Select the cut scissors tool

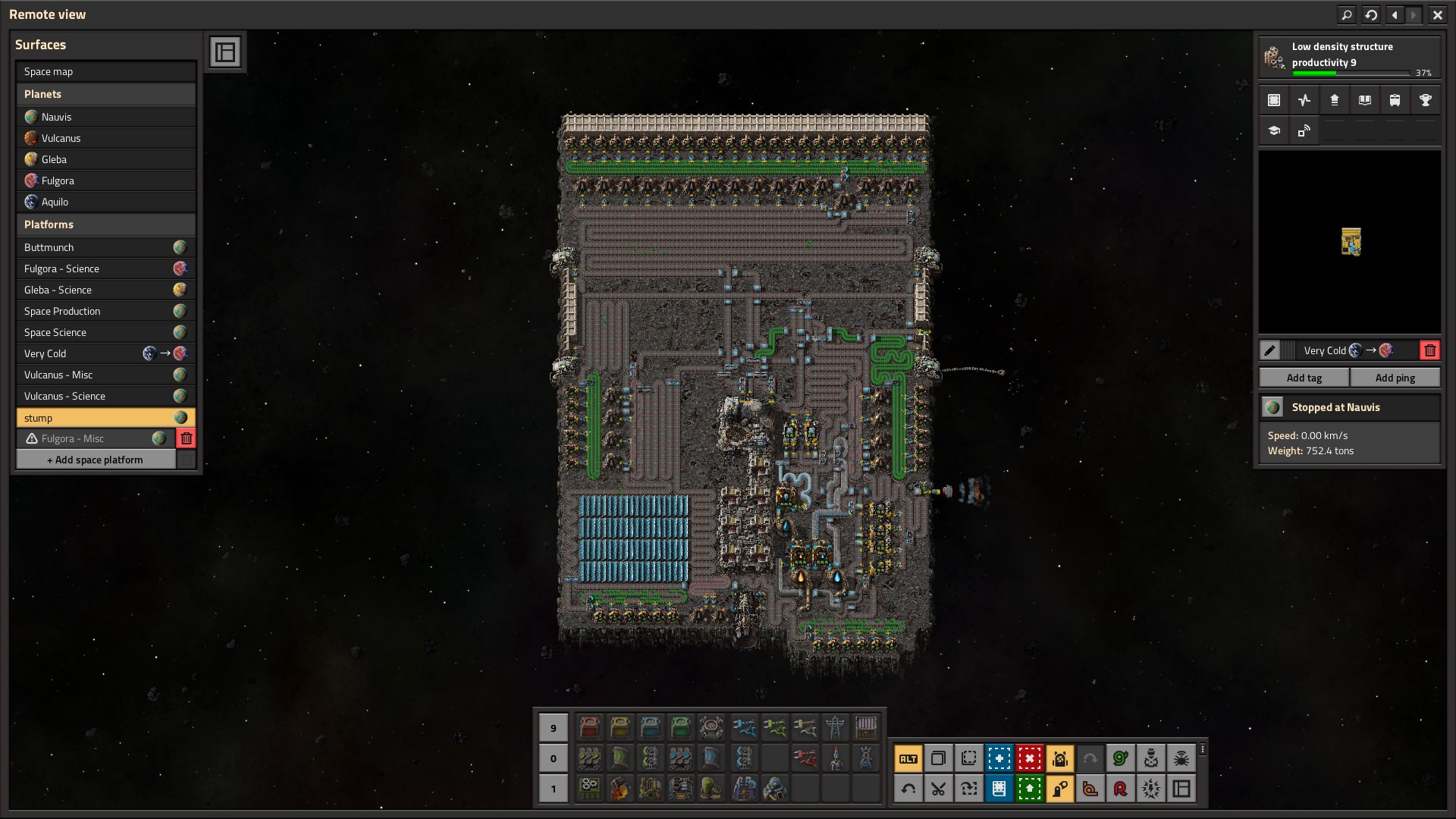938,789
